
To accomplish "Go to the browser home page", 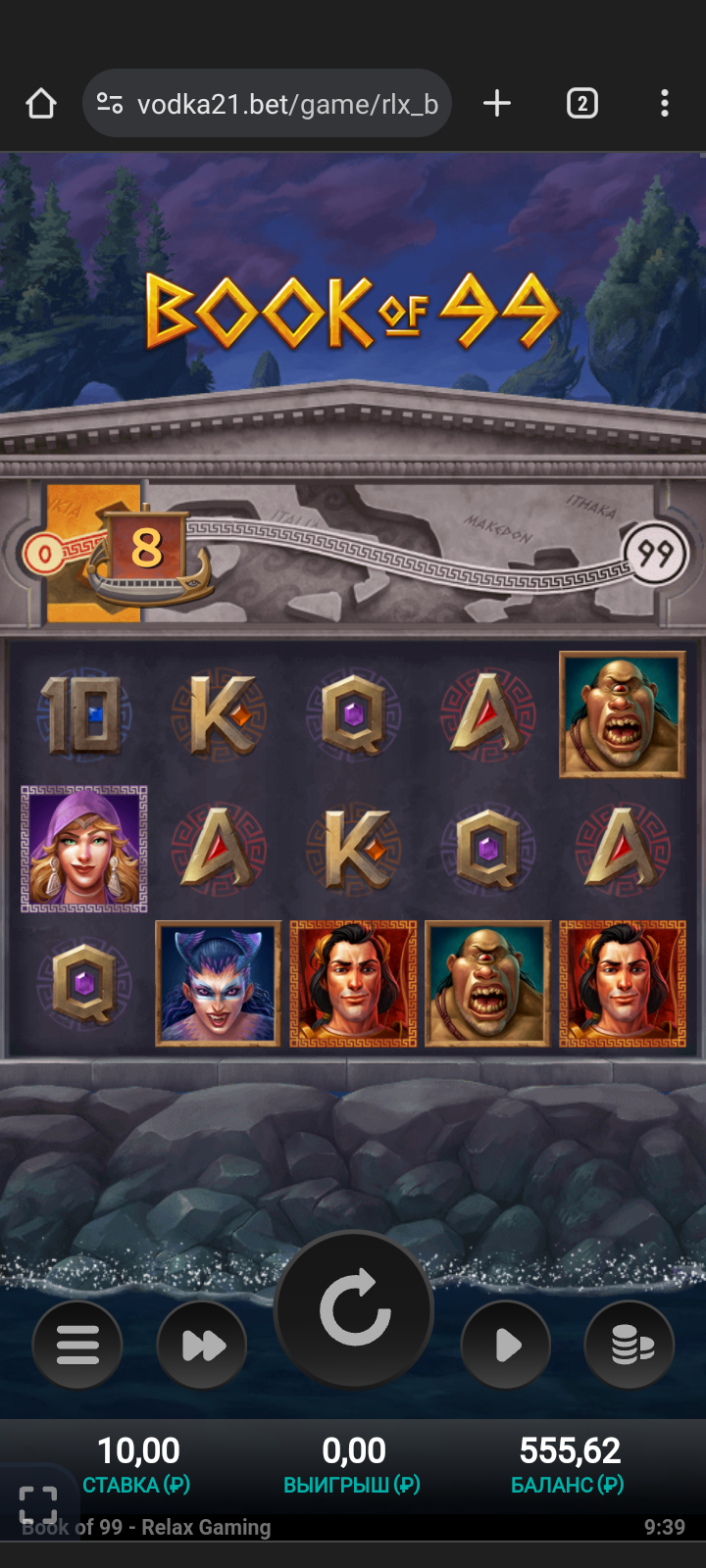I will pyautogui.click(x=41, y=103).
